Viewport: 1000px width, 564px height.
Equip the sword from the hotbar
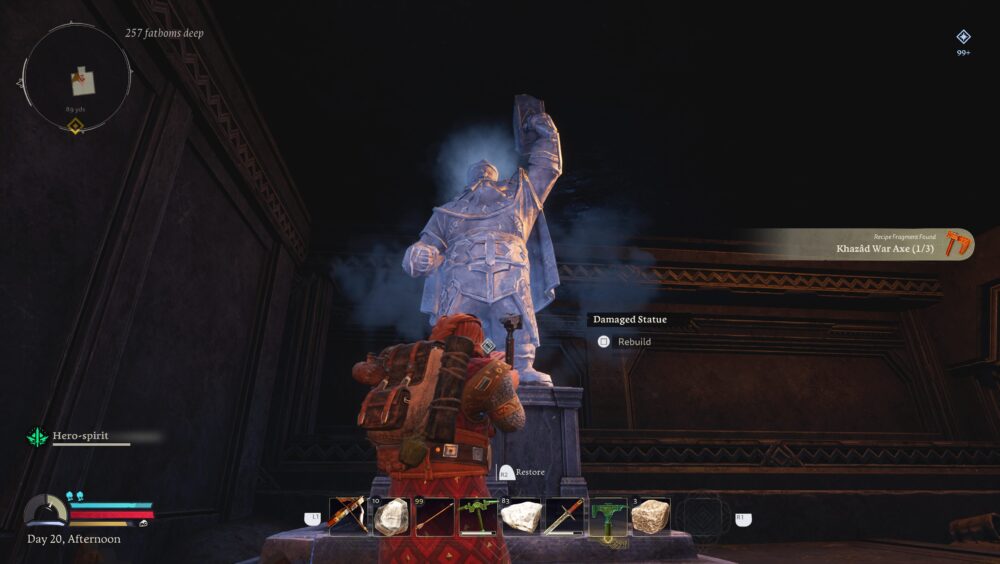tap(563, 517)
